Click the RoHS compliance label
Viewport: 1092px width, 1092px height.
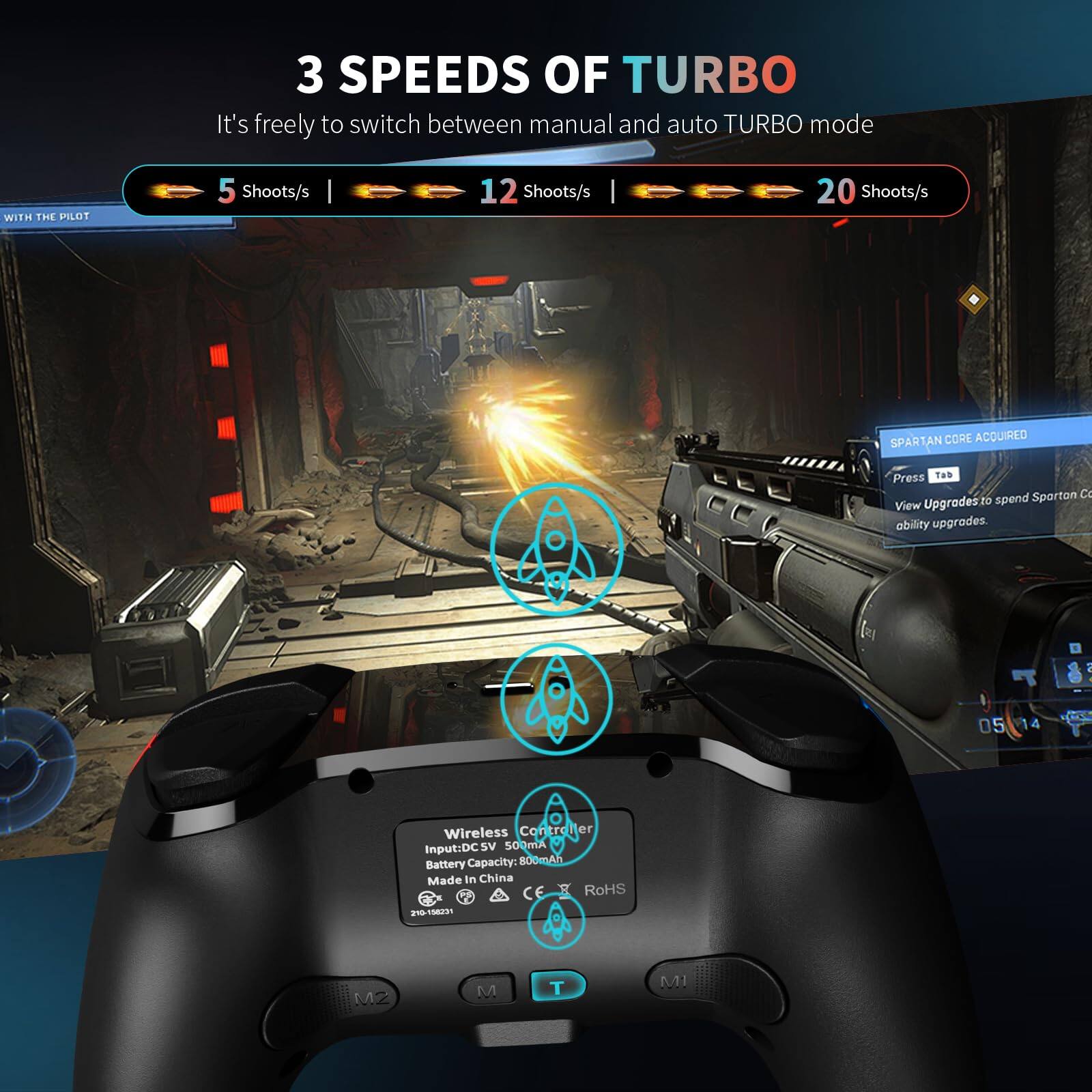tap(605, 889)
